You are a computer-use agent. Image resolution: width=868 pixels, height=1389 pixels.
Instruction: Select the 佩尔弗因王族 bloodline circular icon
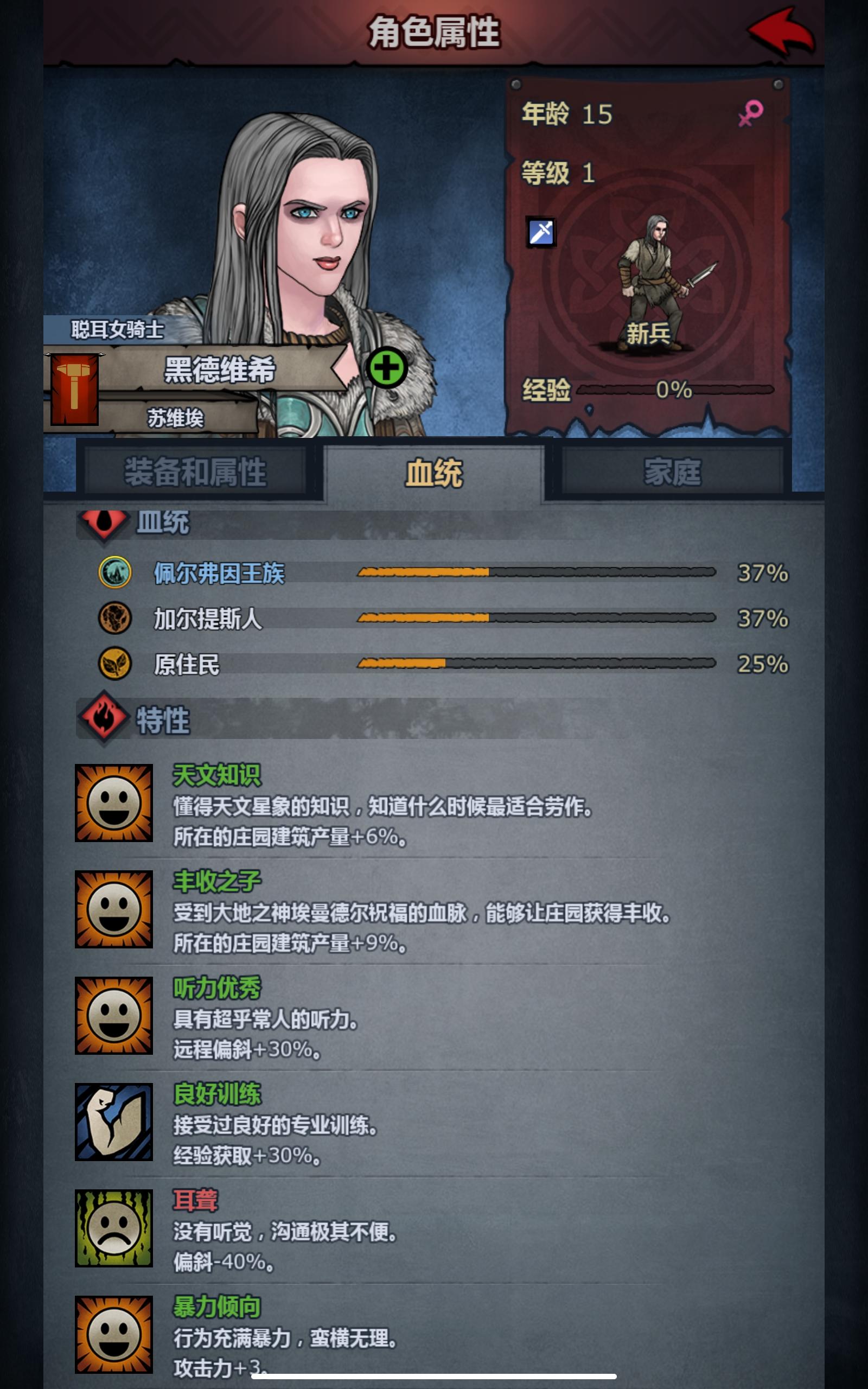(x=117, y=572)
